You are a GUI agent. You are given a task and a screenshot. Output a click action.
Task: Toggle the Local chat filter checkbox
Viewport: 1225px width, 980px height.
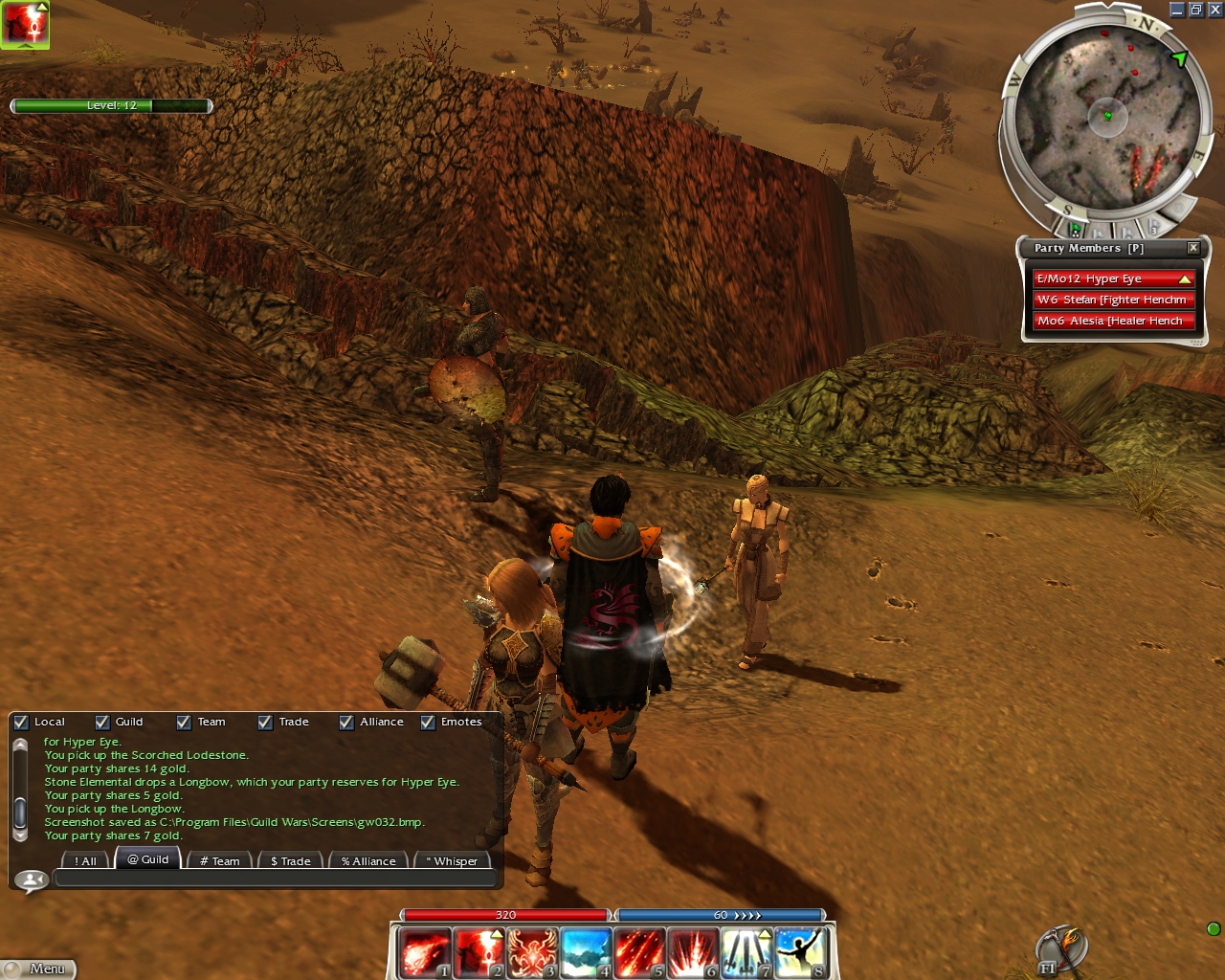click(x=21, y=723)
